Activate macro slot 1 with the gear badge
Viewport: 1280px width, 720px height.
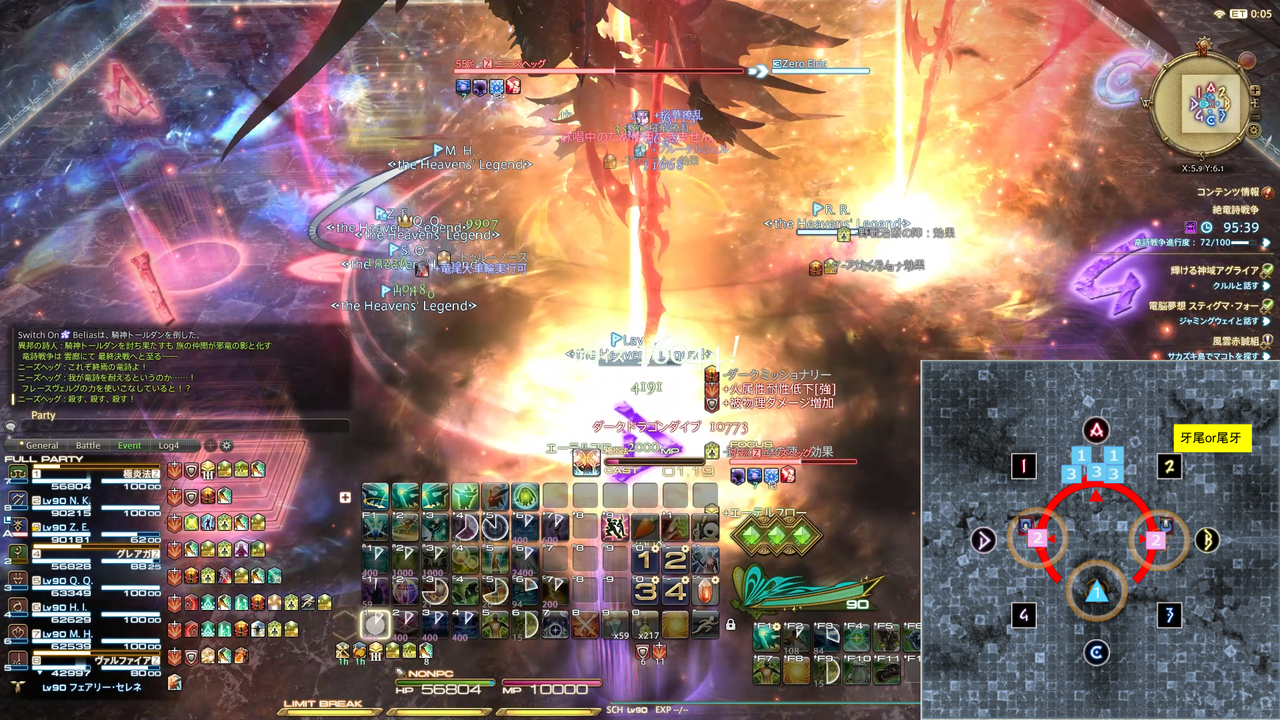click(646, 558)
